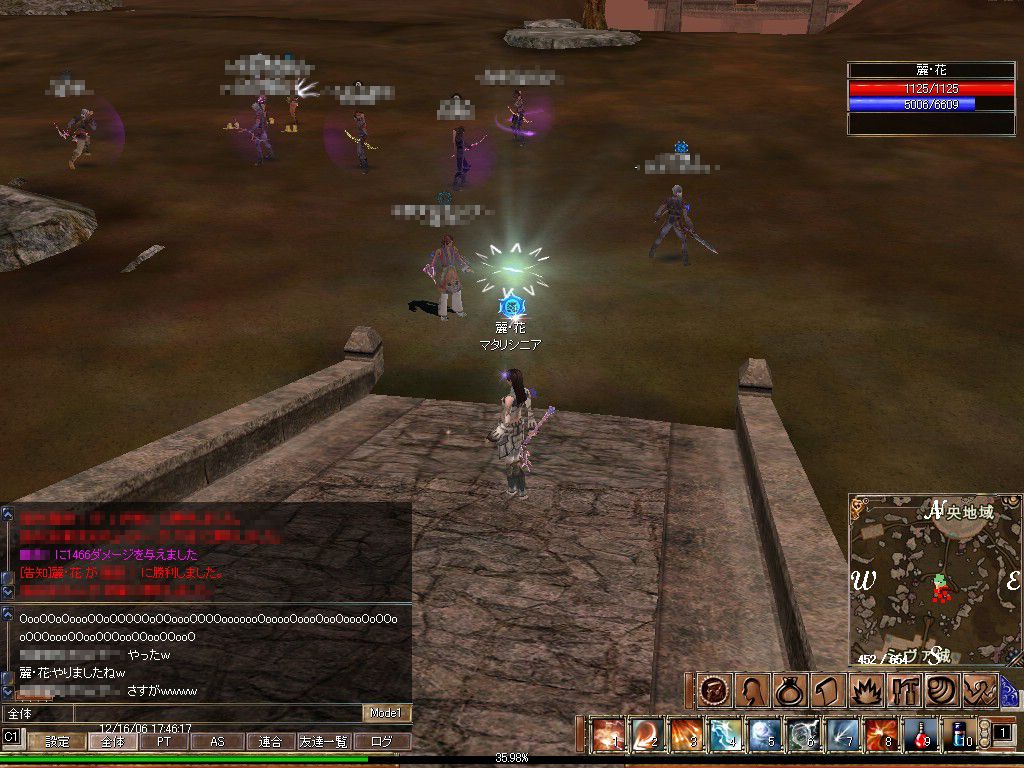The width and height of the screenshot is (1024, 768).
Task: Switch to the AS chat tab
Action: pyautogui.click(x=216, y=742)
